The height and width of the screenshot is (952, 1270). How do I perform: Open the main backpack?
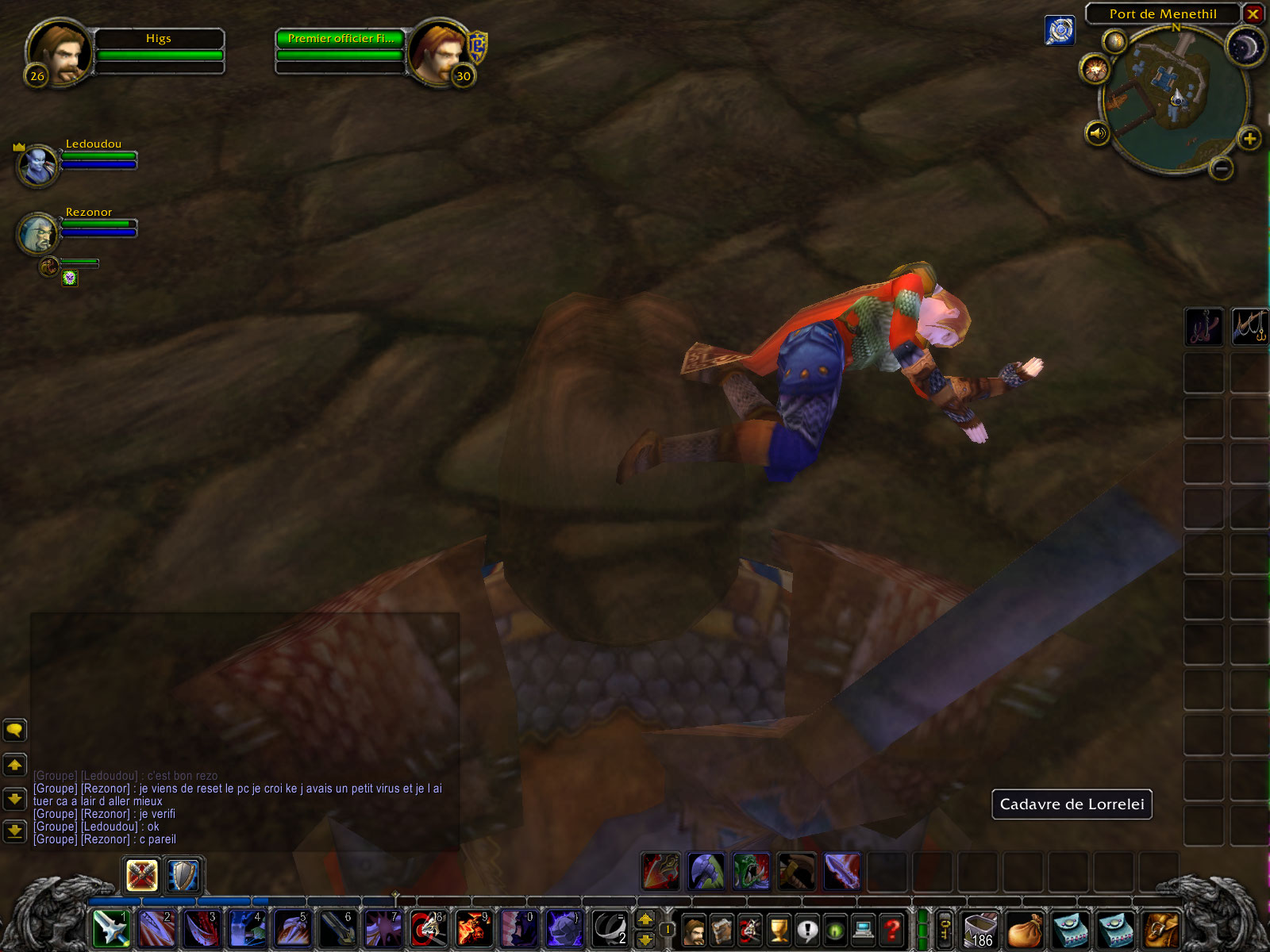[x=1161, y=929]
